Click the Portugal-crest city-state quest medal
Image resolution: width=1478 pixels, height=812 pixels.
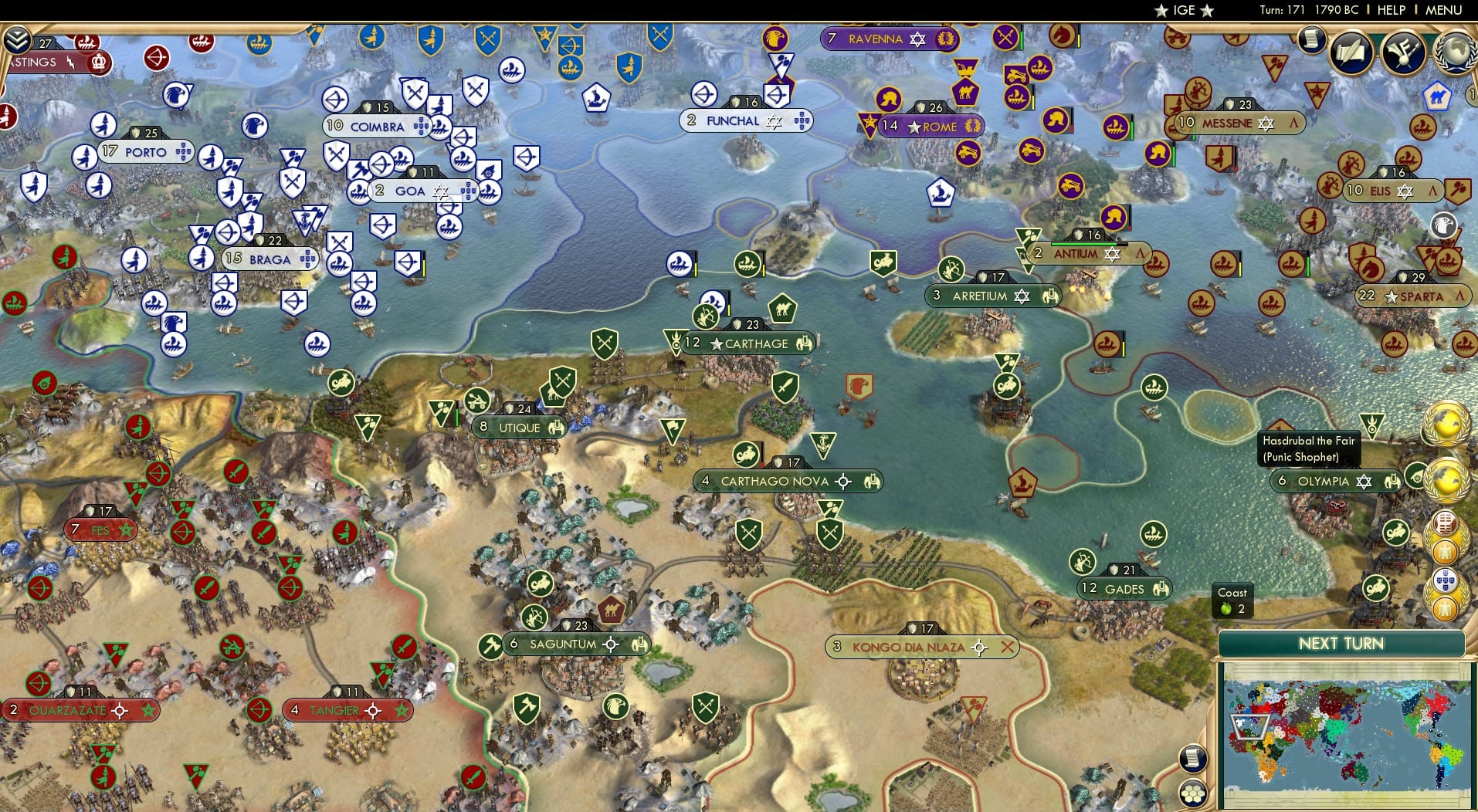pos(1445,580)
